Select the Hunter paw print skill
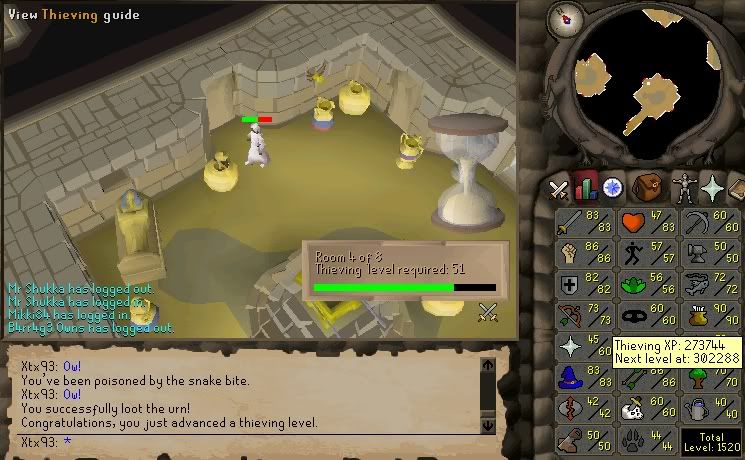Image resolution: width=745 pixels, height=460 pixels. pos(647,441)
